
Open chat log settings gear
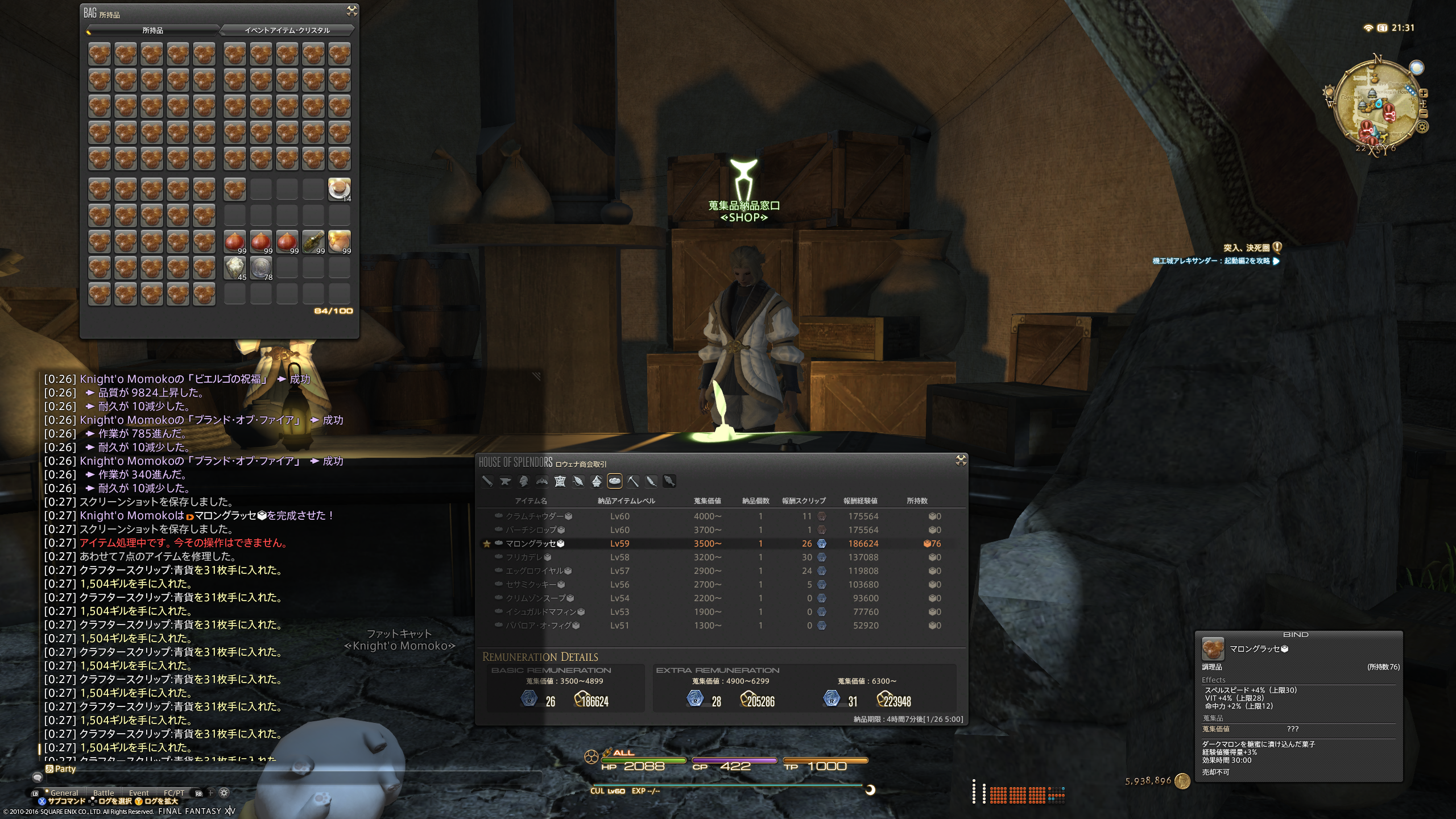coord(224,792)
